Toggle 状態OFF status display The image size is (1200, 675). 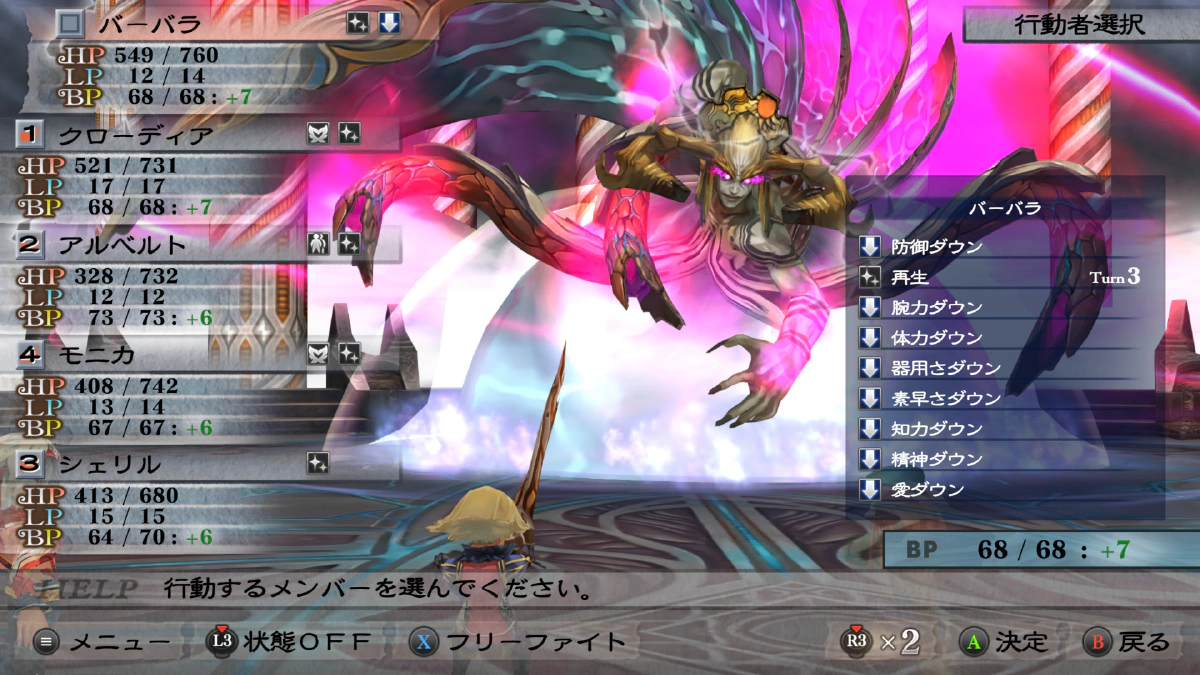pyautogui.click(x=290, y=642)
